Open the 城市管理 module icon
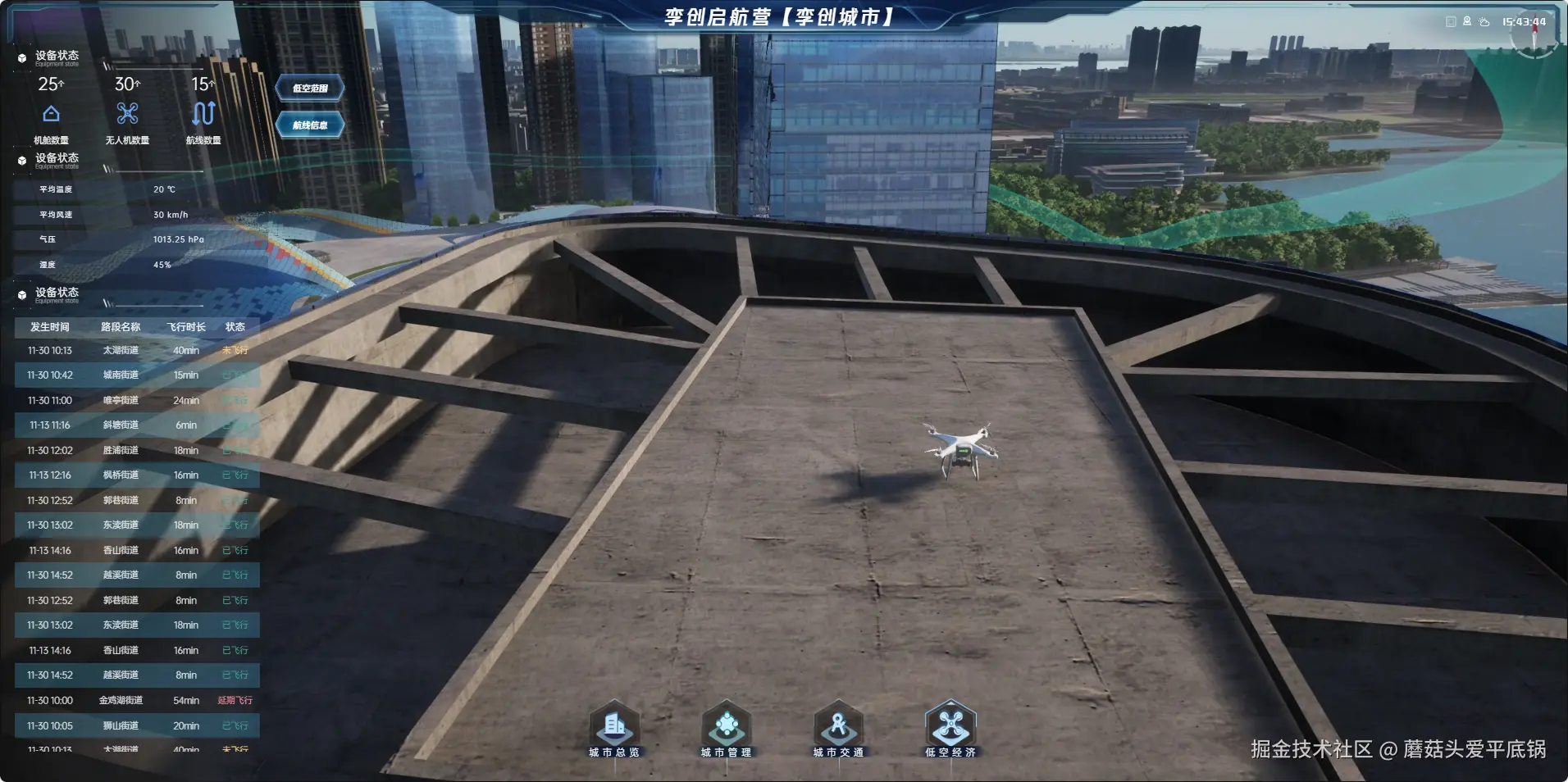The image size is (1568, 782). 727,725
